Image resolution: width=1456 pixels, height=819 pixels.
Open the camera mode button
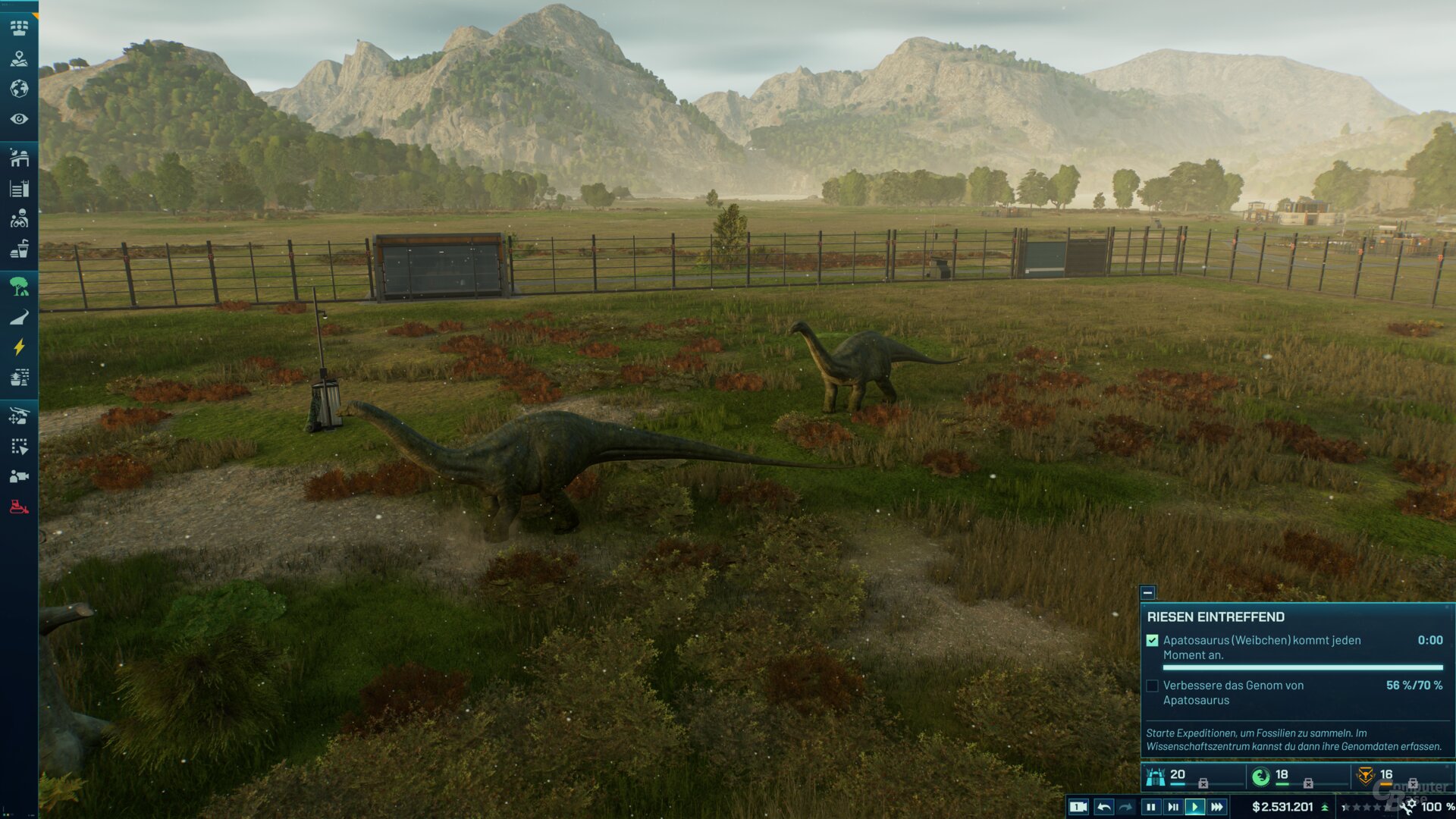1078,807
